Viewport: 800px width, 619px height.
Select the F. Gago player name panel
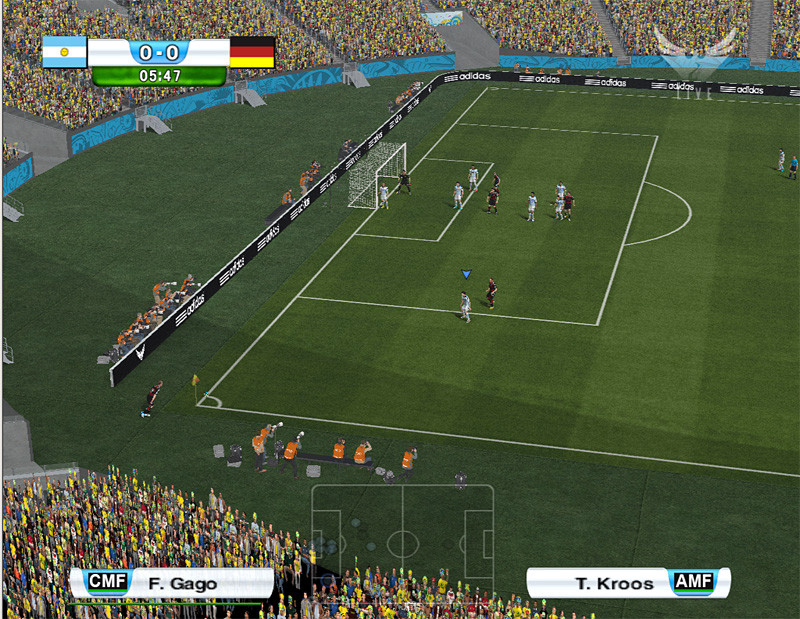coord(170,583)
